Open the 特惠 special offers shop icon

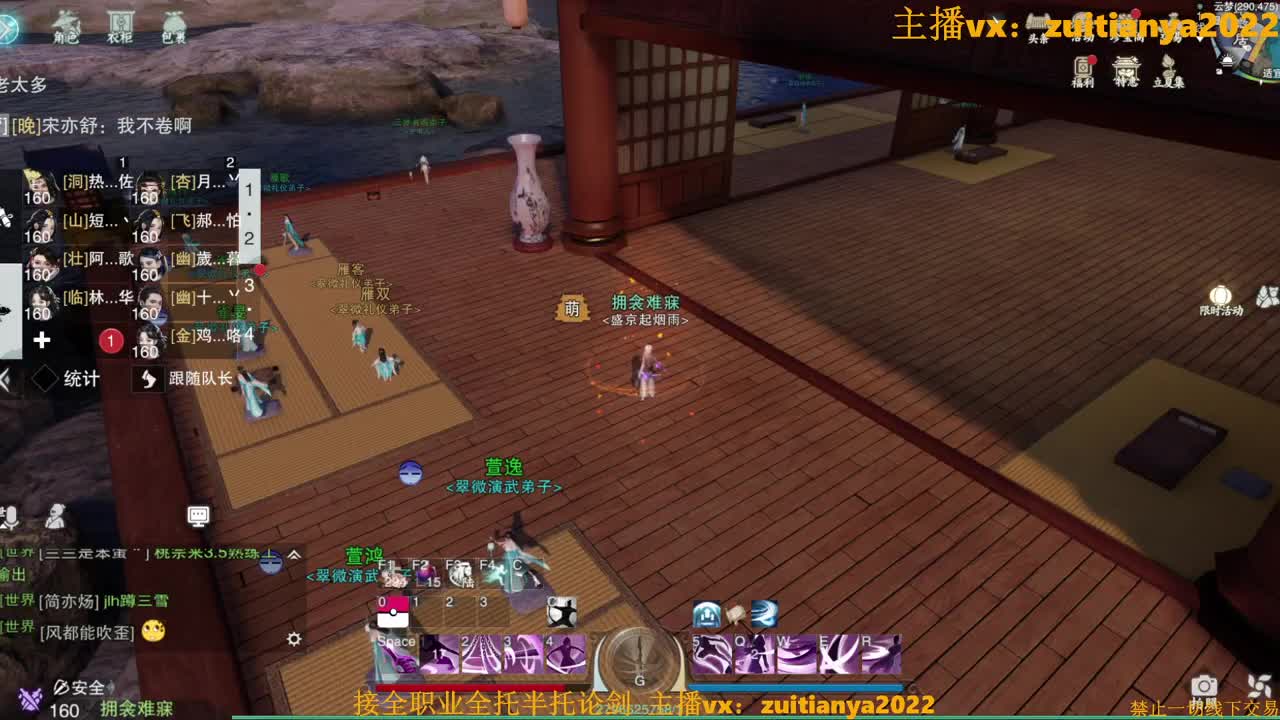point(1127,68)
